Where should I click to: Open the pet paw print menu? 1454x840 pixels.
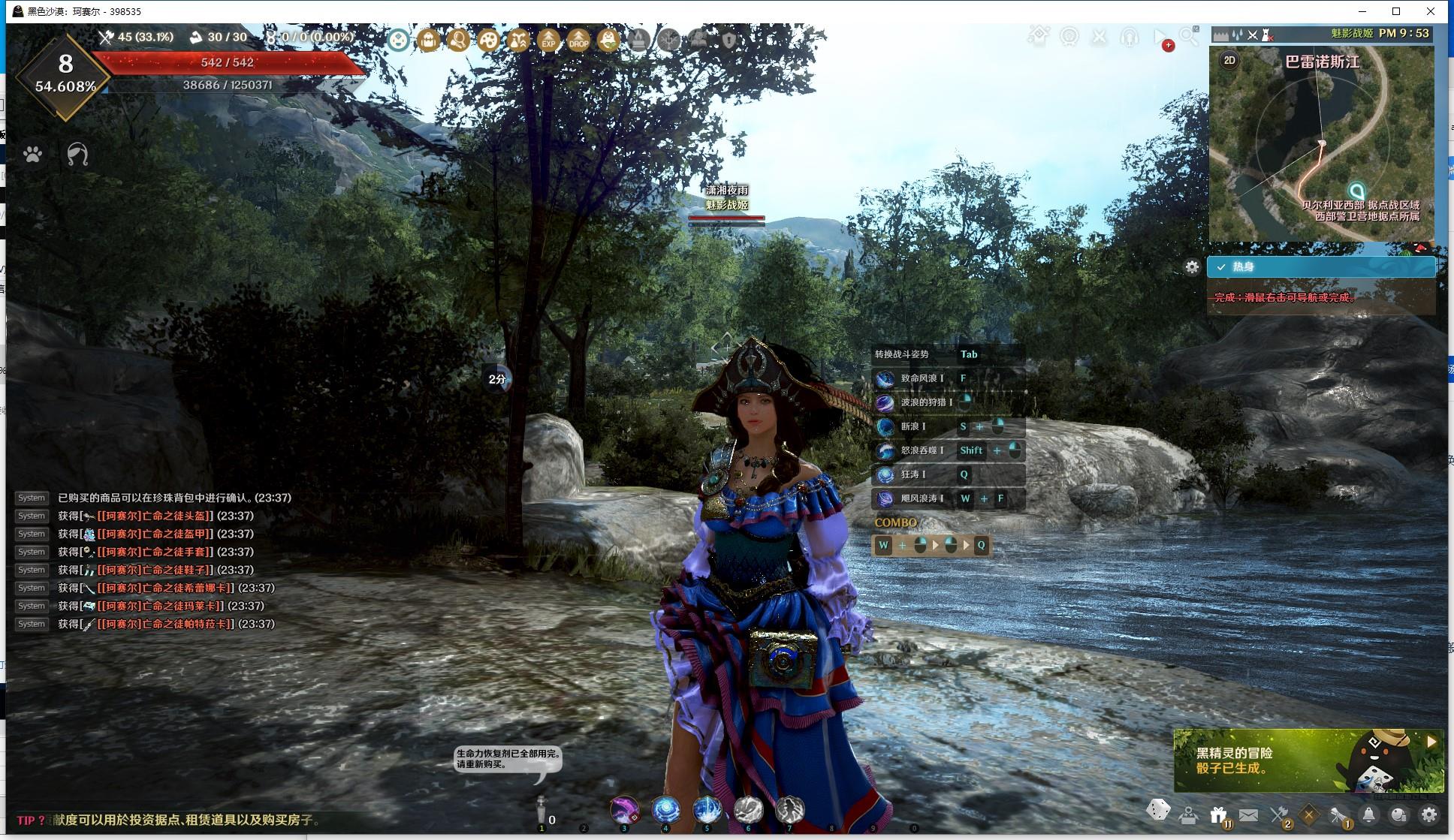32,155
